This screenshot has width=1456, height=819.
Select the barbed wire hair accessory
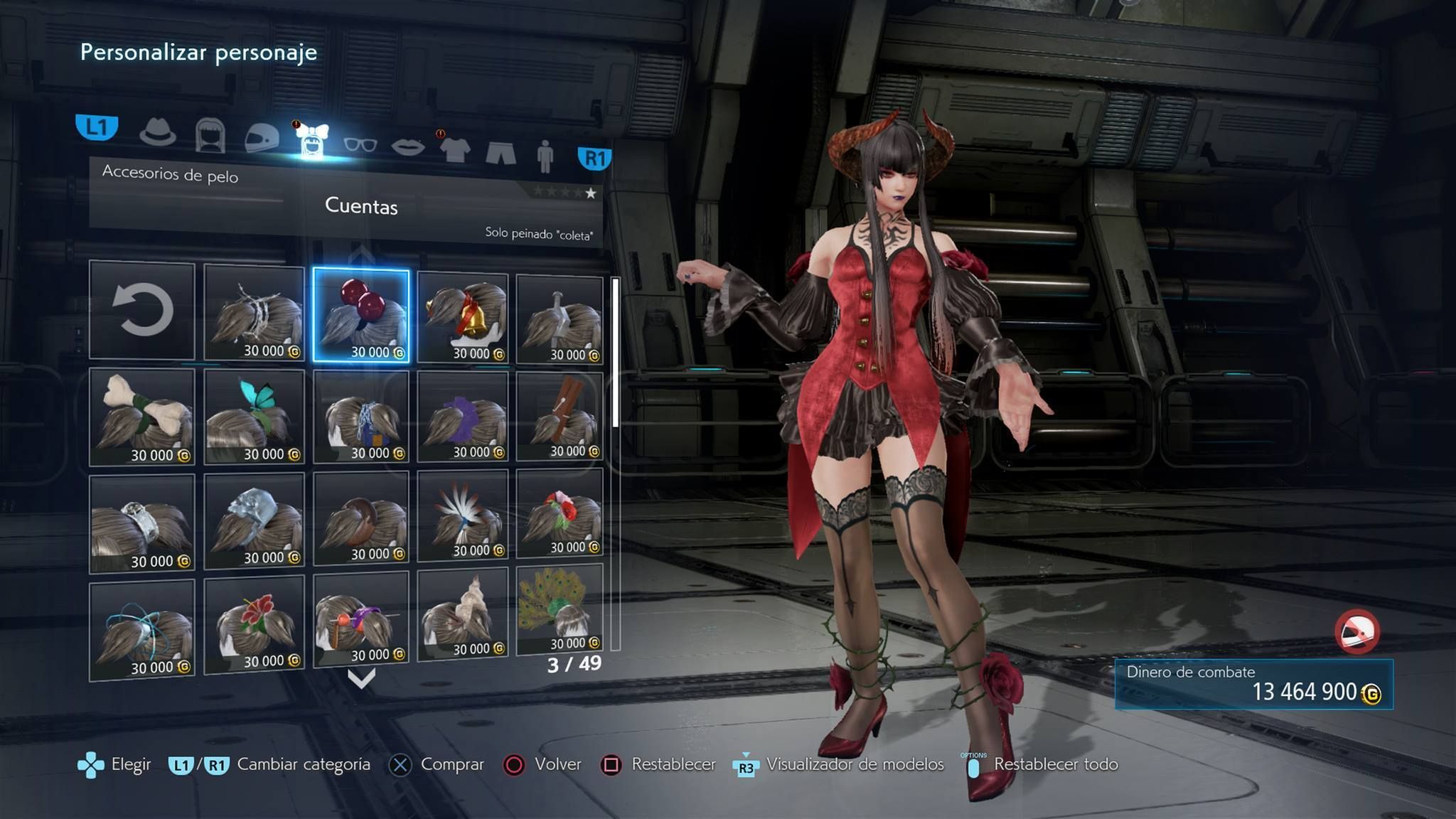254,313
